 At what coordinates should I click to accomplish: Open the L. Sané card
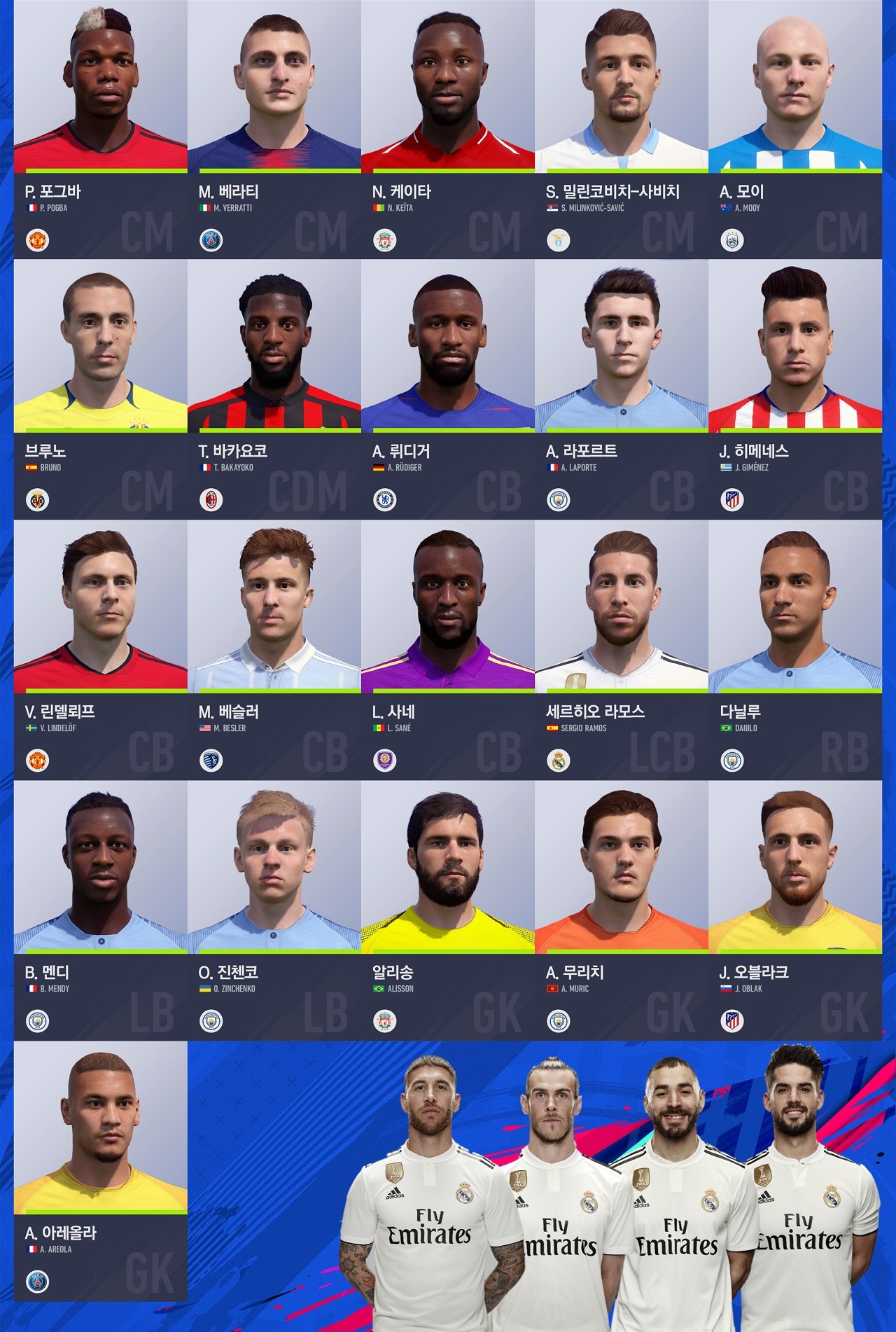point(447,650)
